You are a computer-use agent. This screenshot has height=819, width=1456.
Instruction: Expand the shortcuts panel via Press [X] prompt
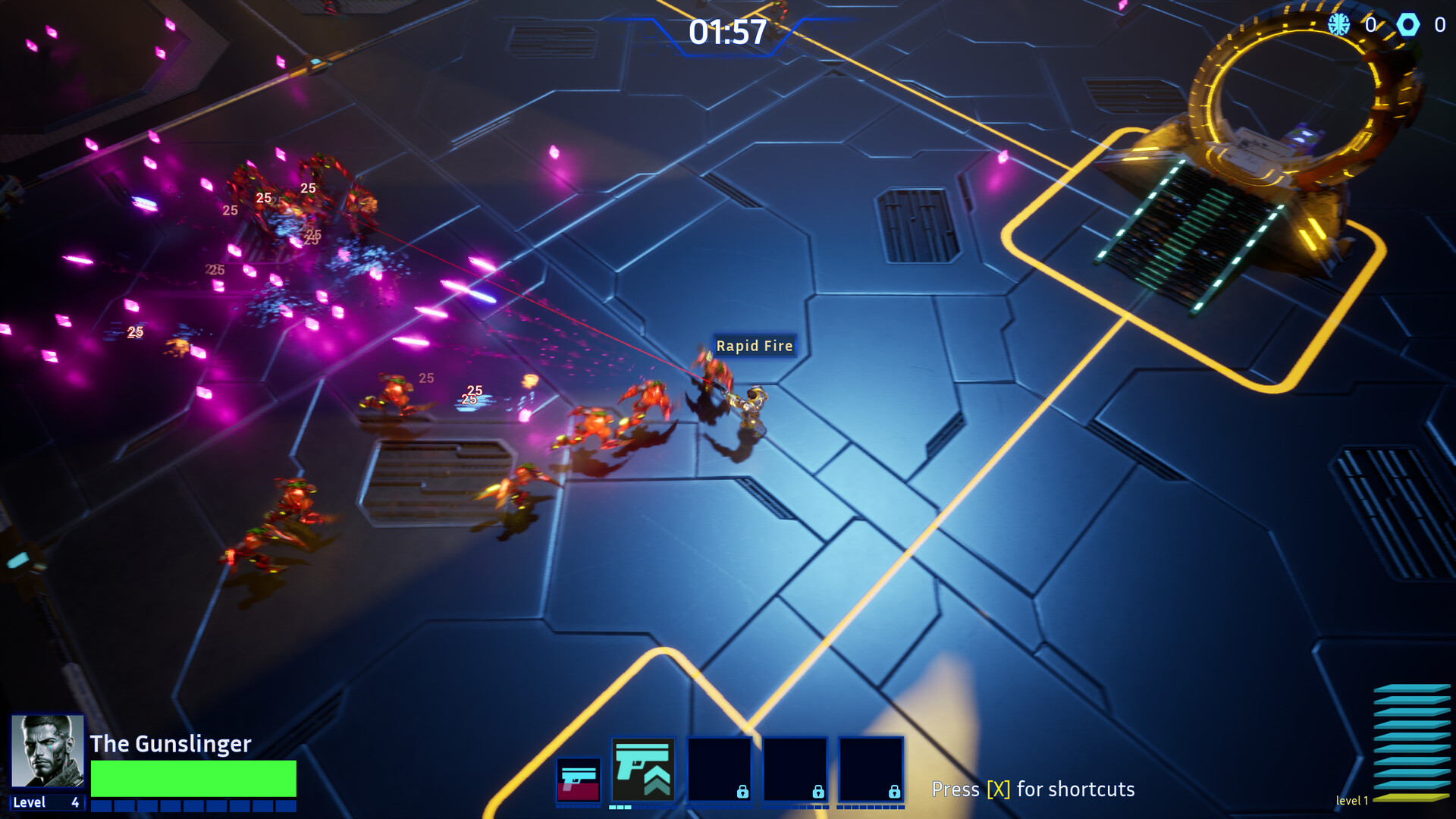[x=1034, y=789]
